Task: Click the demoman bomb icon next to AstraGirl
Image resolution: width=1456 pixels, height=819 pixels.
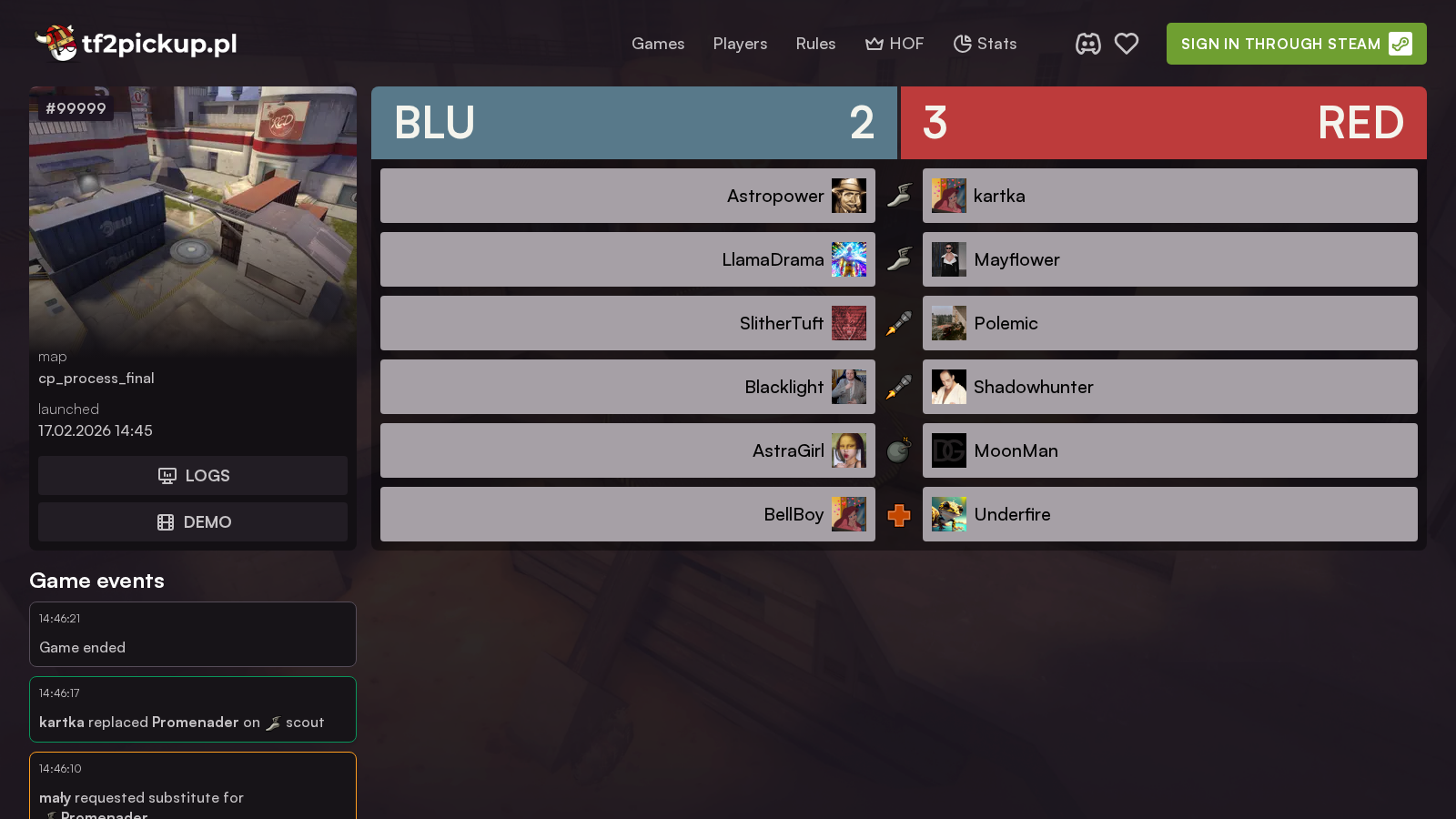Action: (899, 450)
